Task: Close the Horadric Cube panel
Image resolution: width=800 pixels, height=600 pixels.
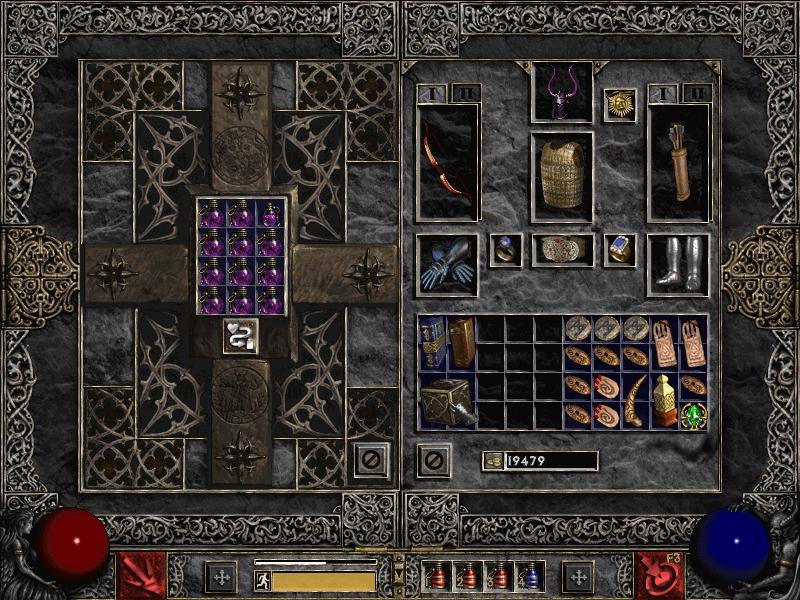Action: [372, 460]
